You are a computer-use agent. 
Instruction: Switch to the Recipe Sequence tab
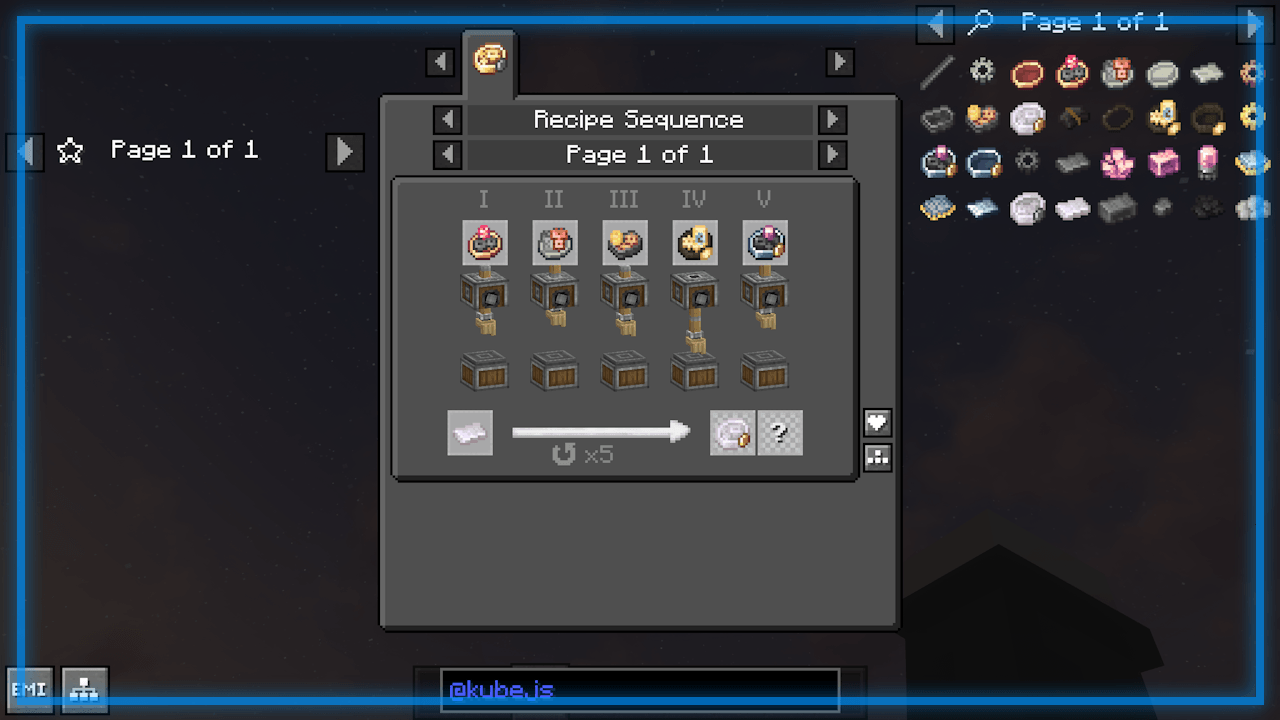[x=640, y=119]
